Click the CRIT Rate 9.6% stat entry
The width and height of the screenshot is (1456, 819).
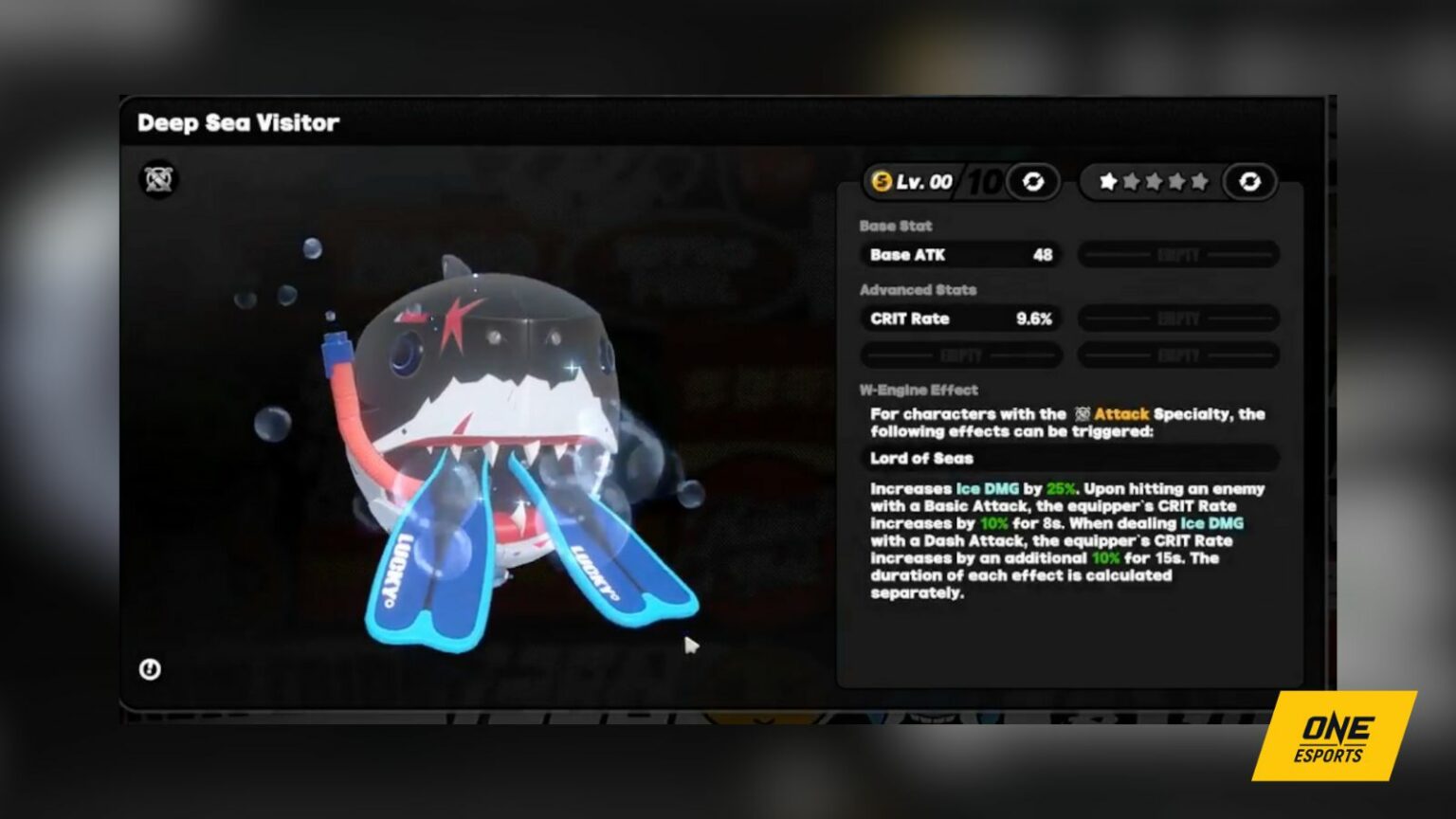960,318
